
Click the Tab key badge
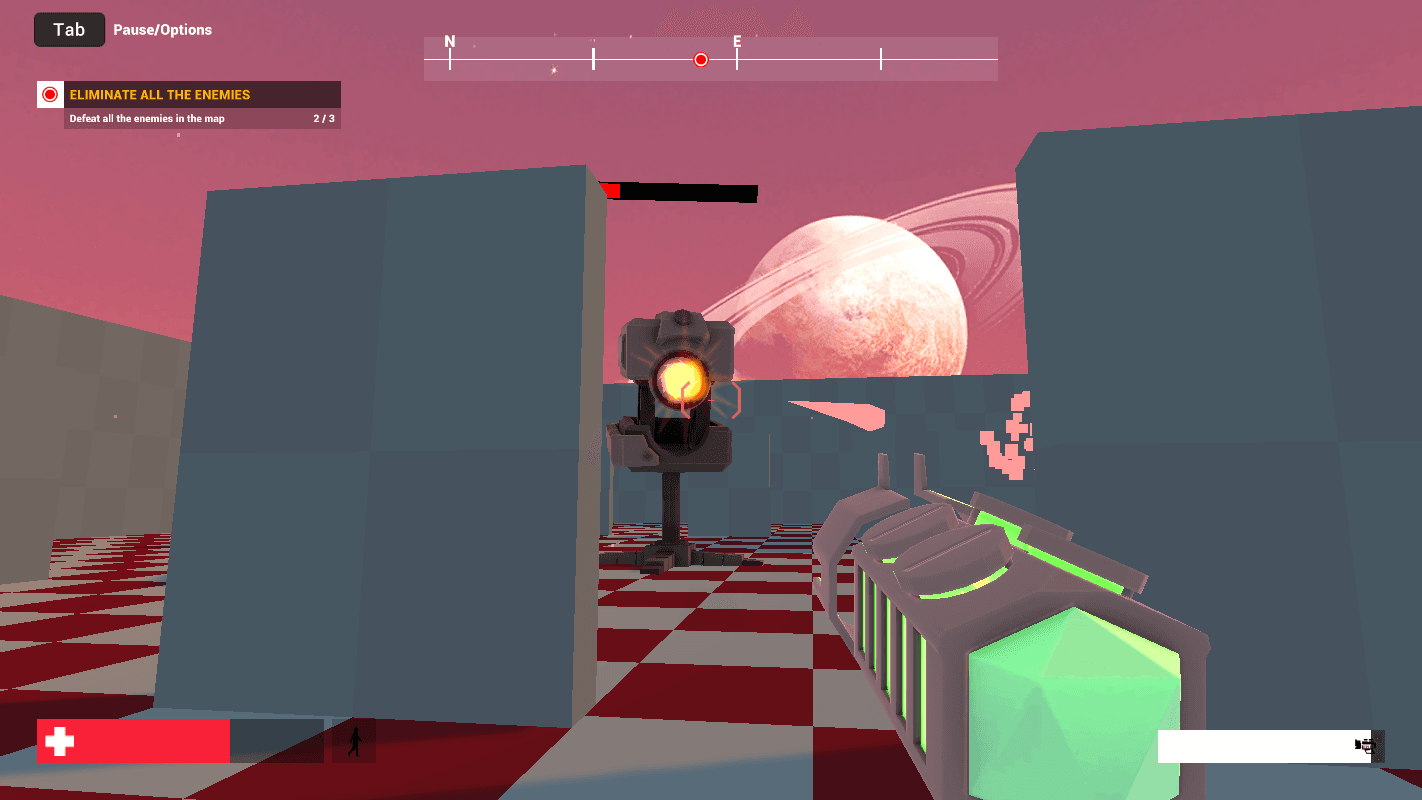coord(69,29)
